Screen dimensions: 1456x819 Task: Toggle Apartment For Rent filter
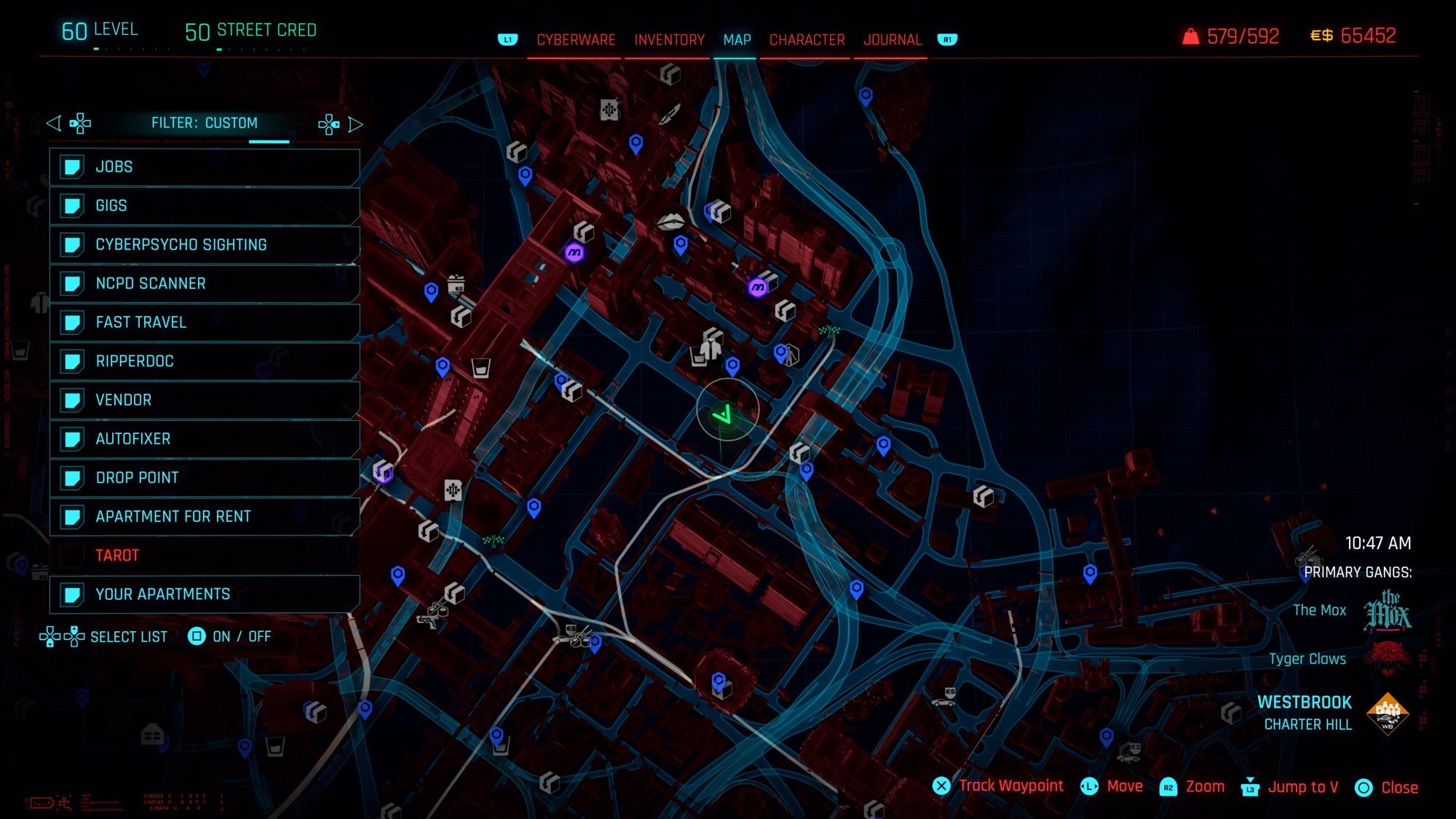pos(204,517)
